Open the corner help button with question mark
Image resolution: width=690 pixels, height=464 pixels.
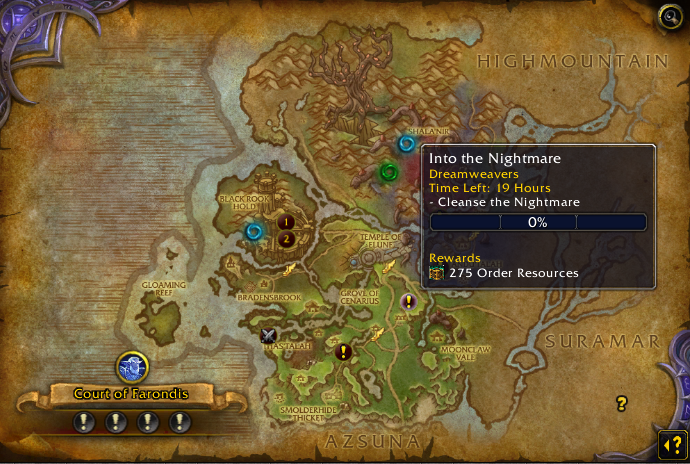click(670, 444)
